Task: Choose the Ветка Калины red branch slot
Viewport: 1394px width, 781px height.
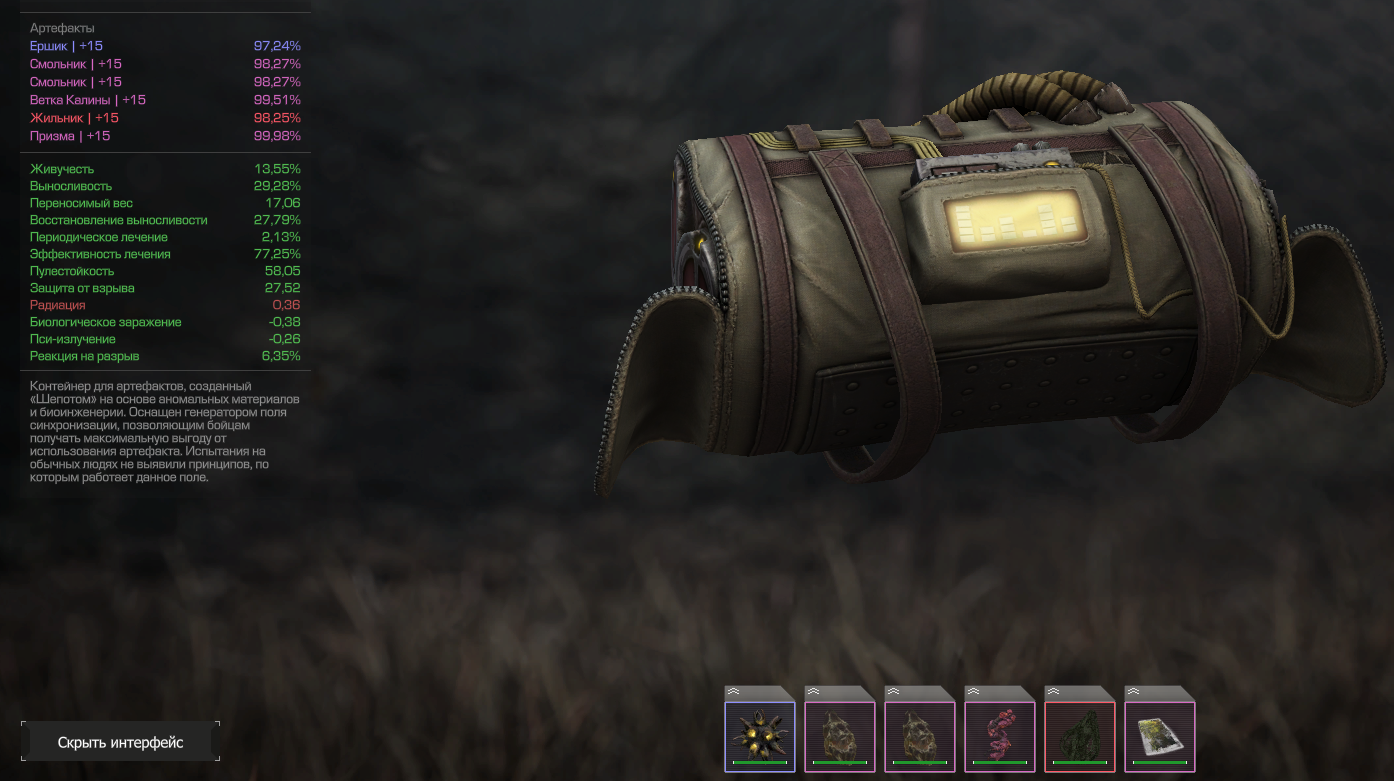Action: 1000,735
